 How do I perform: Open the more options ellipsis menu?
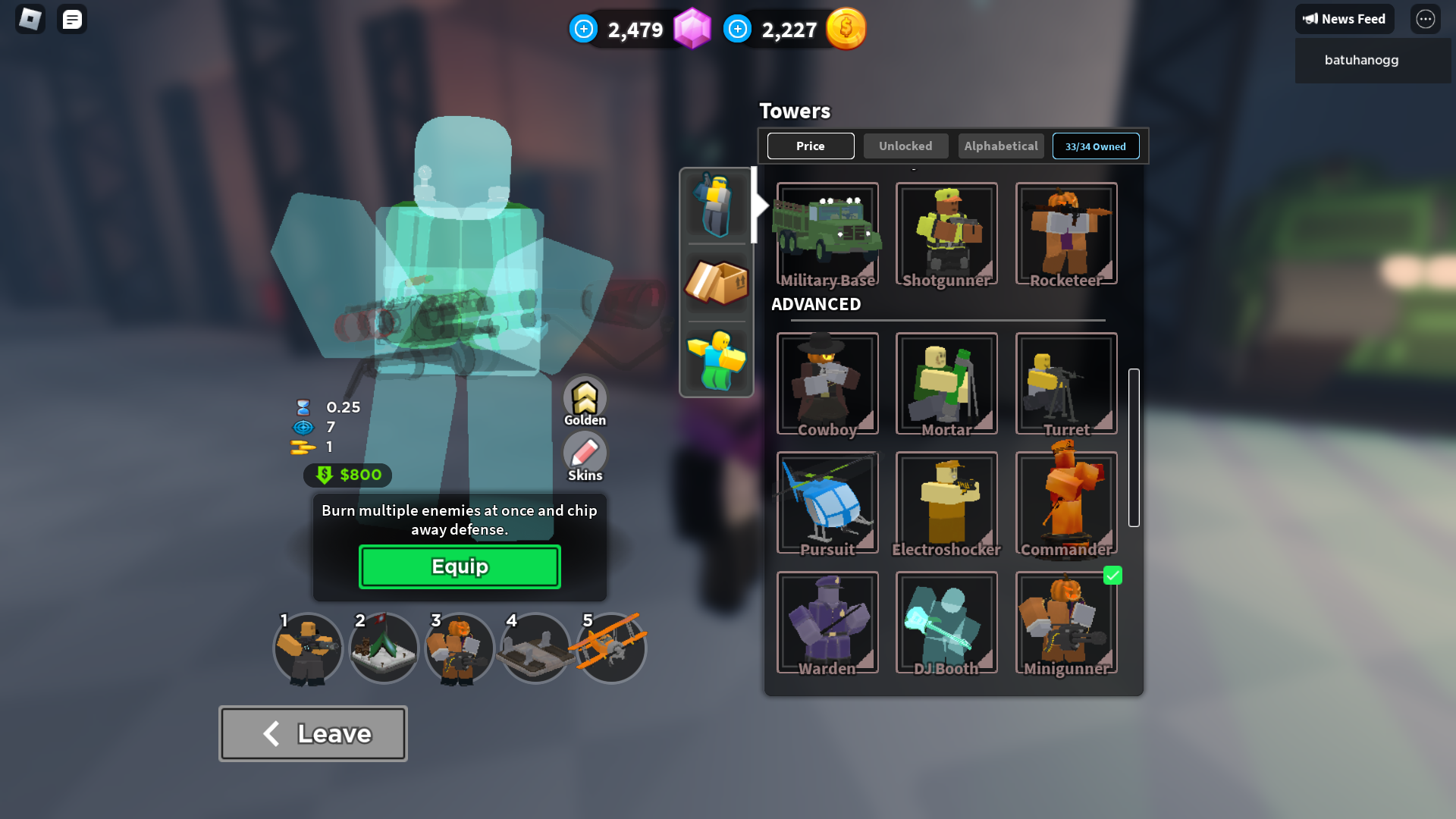[x=1426, y=19]
